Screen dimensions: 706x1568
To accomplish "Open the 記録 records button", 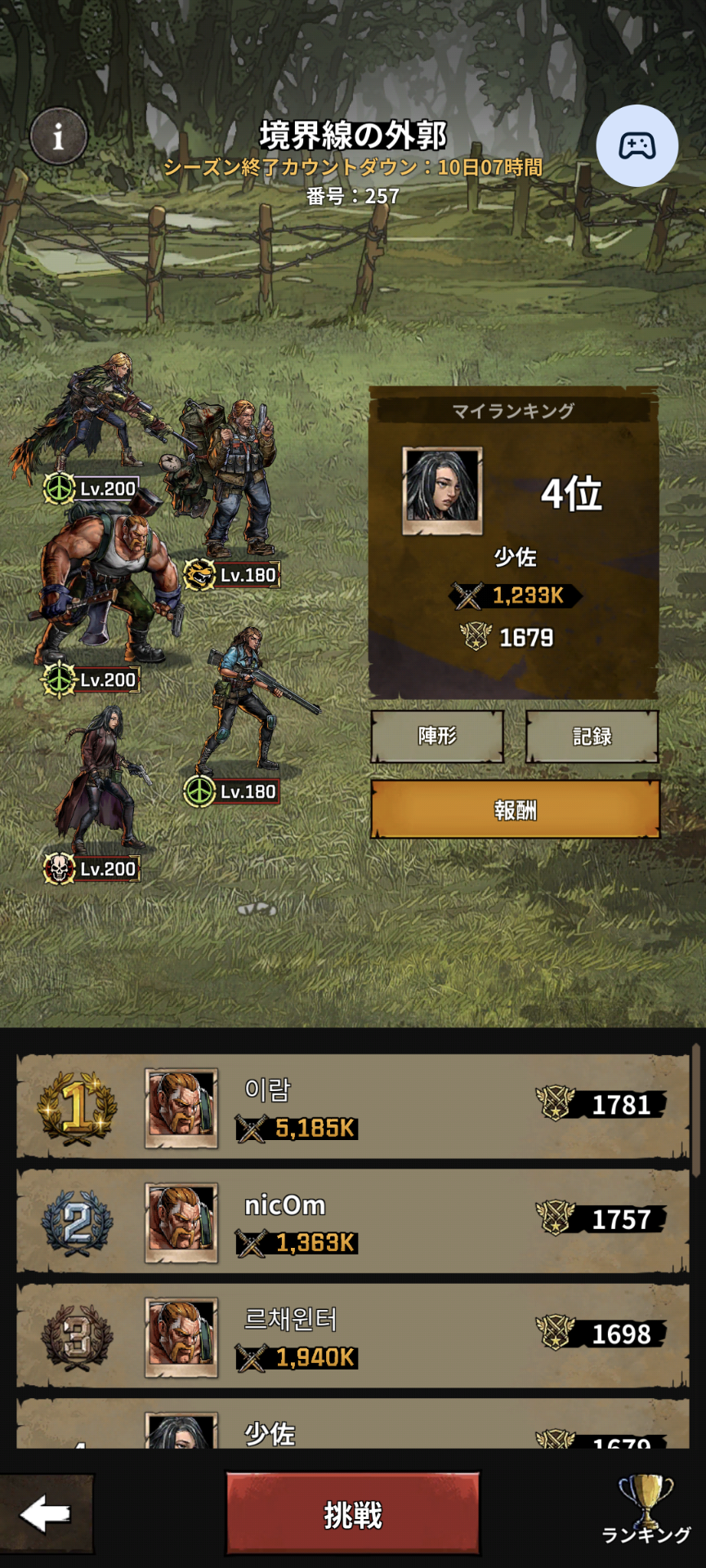I will [x=592, y=737].
